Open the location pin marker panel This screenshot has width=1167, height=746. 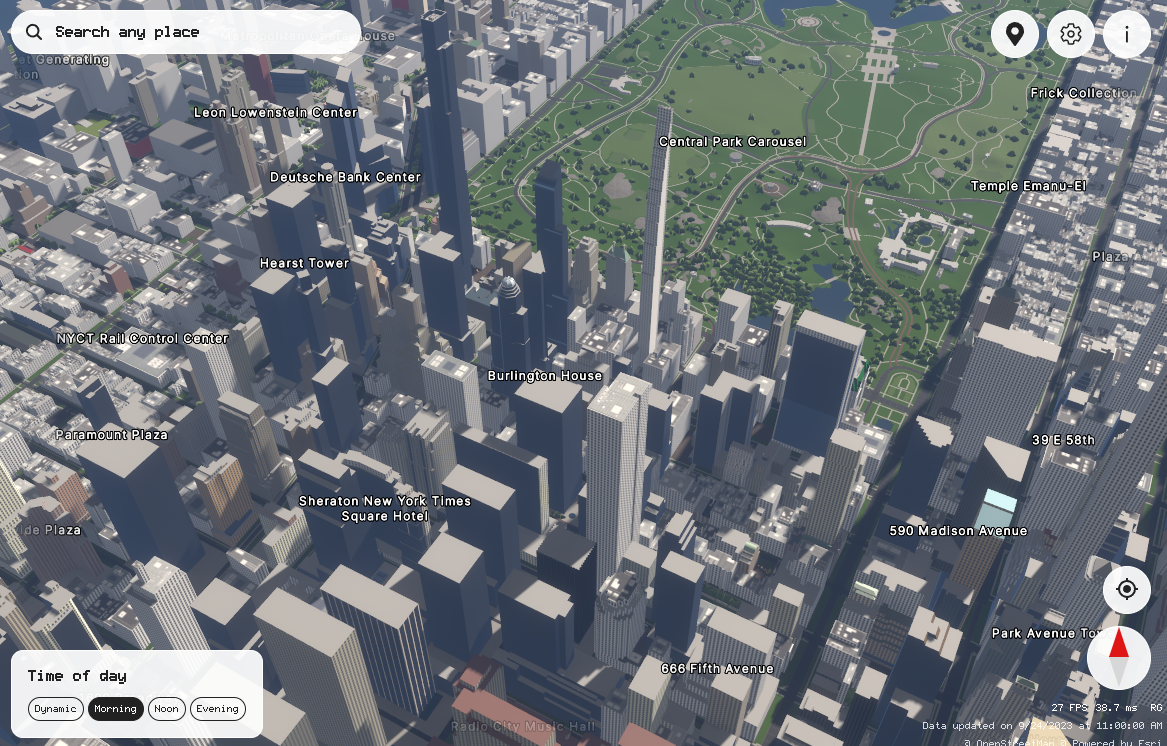point(1014,34)
